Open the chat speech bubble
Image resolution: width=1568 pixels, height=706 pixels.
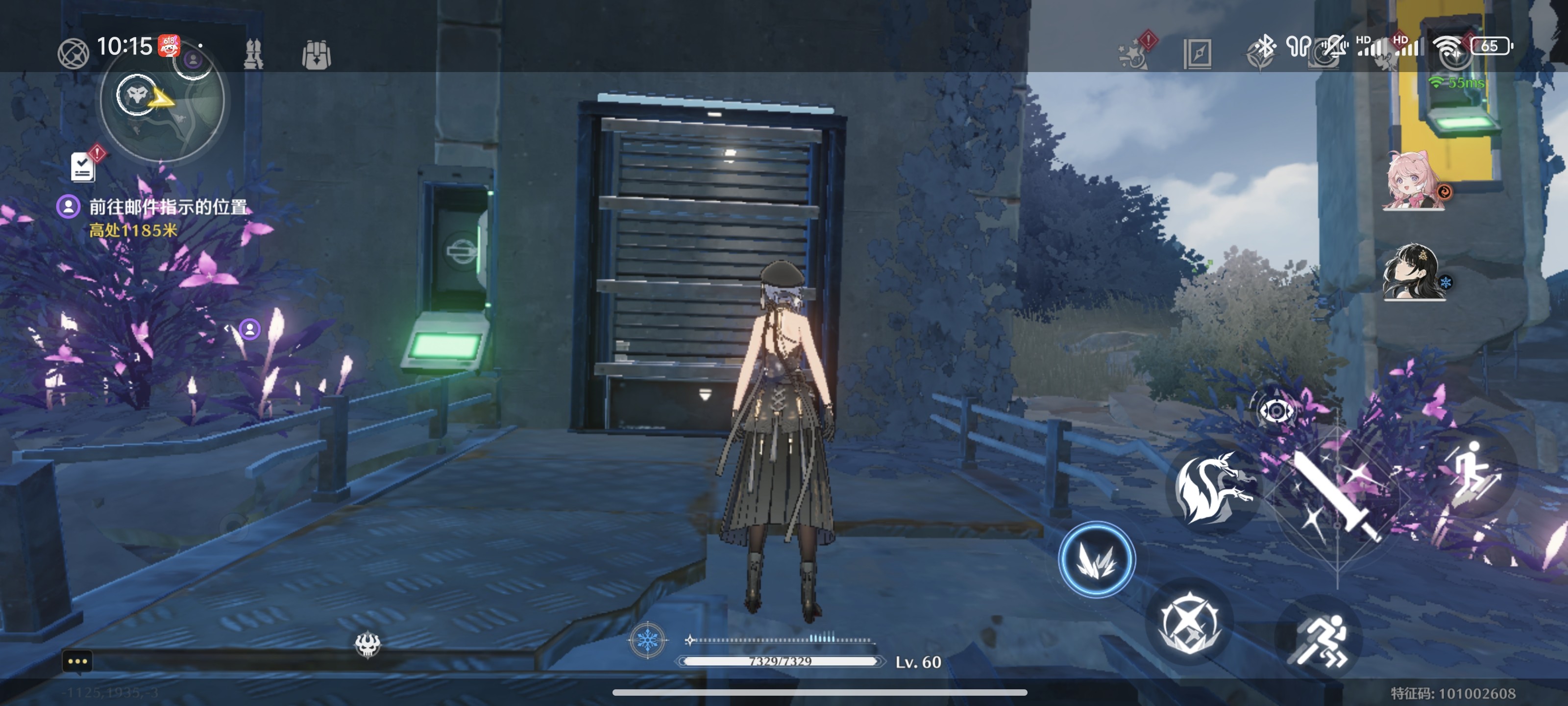77,661
